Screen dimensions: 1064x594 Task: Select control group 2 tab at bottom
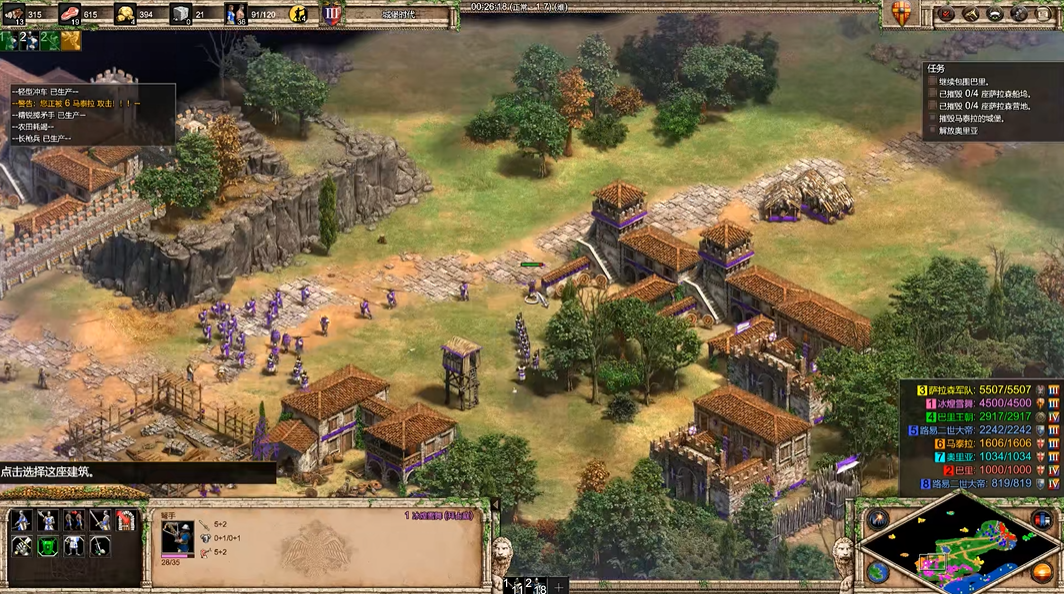click(x=529, y=585)
